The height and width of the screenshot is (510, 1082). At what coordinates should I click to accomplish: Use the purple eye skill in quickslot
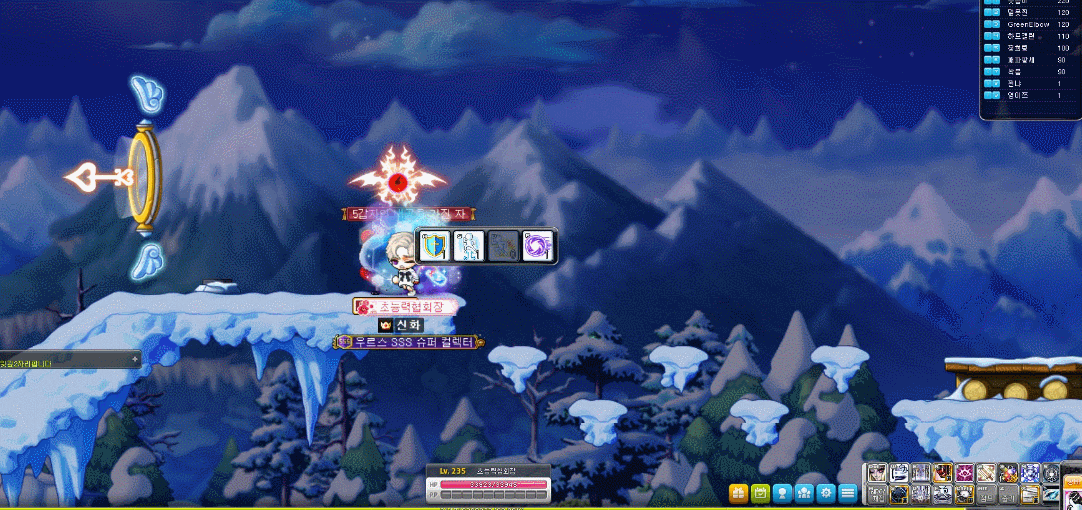(x=964, y=473)
